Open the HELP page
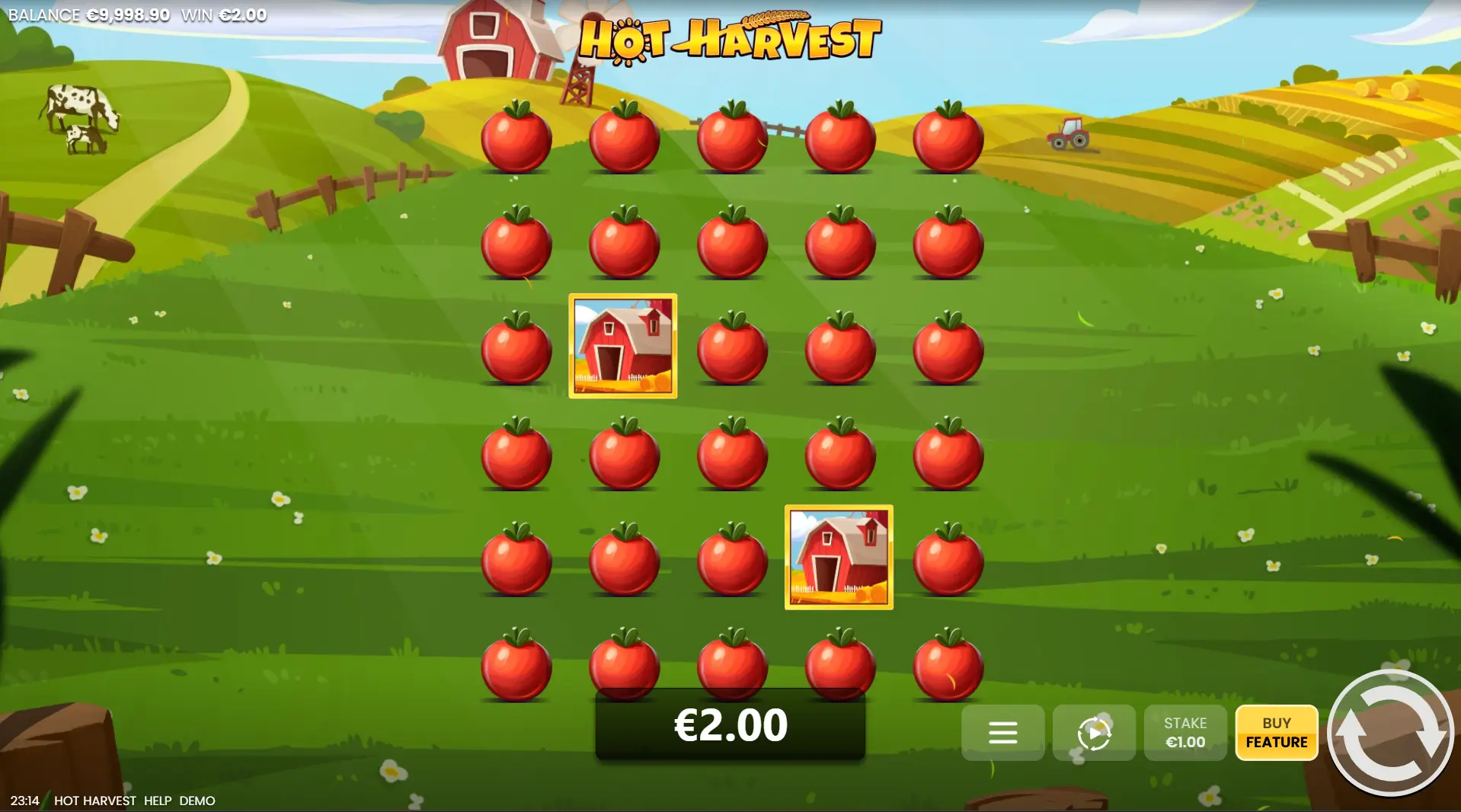 [156, 801]
